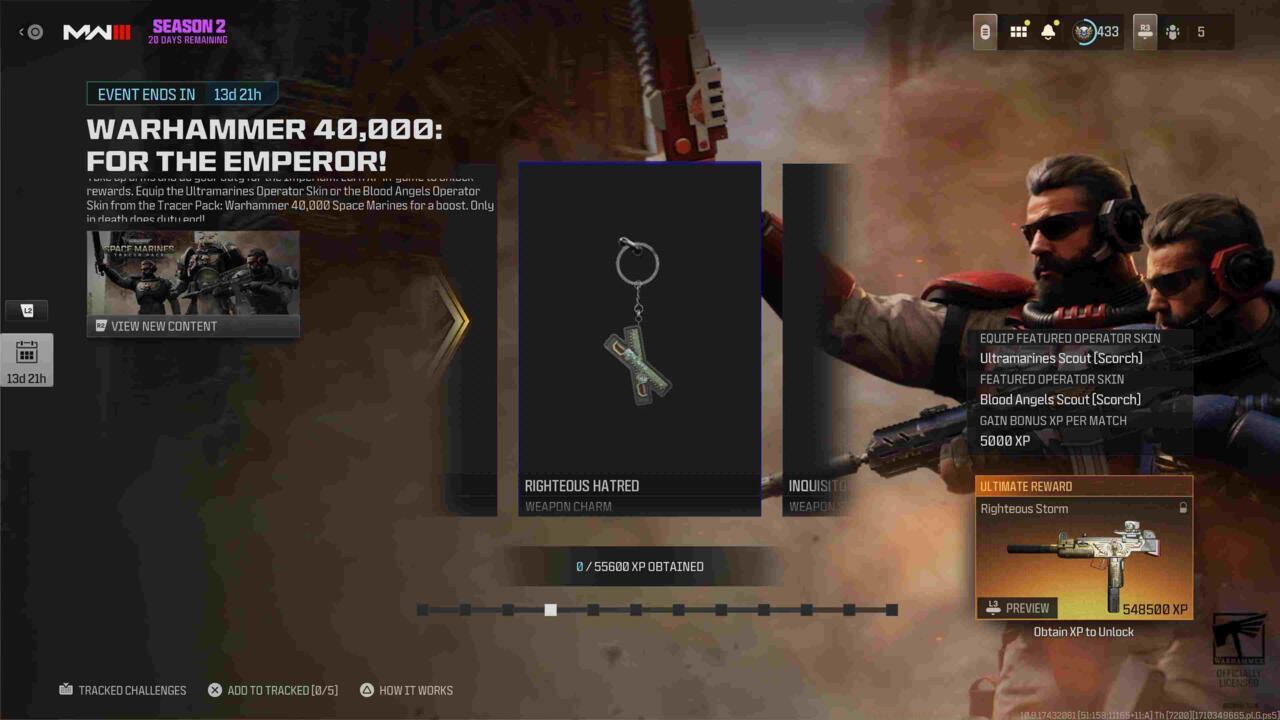Click the player rank emblem showing 433
Viewport: 1280px width, 720px height.
pyautogui.click(x=1083, y=31)
